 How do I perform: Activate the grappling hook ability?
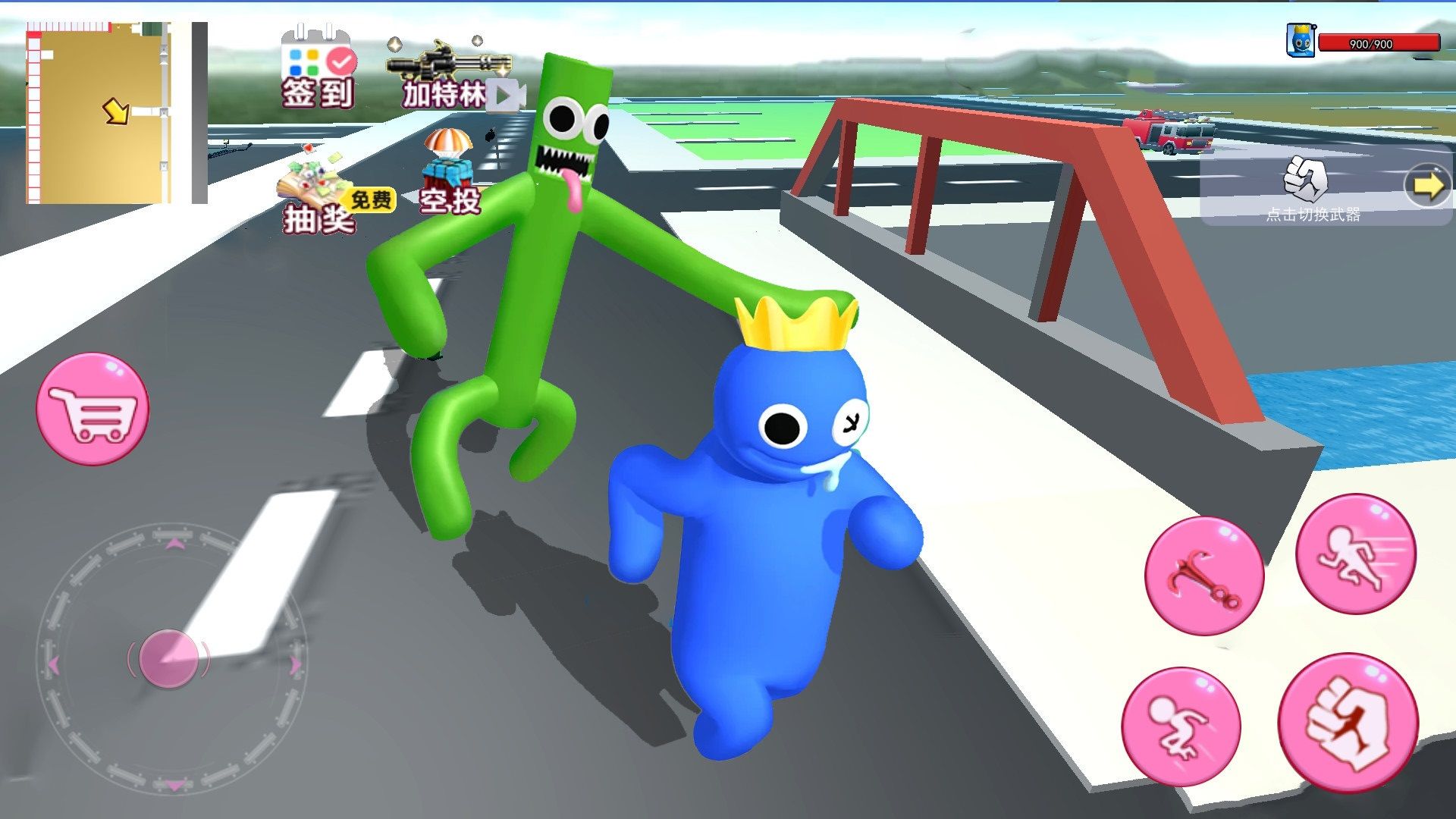(1203, 576)
